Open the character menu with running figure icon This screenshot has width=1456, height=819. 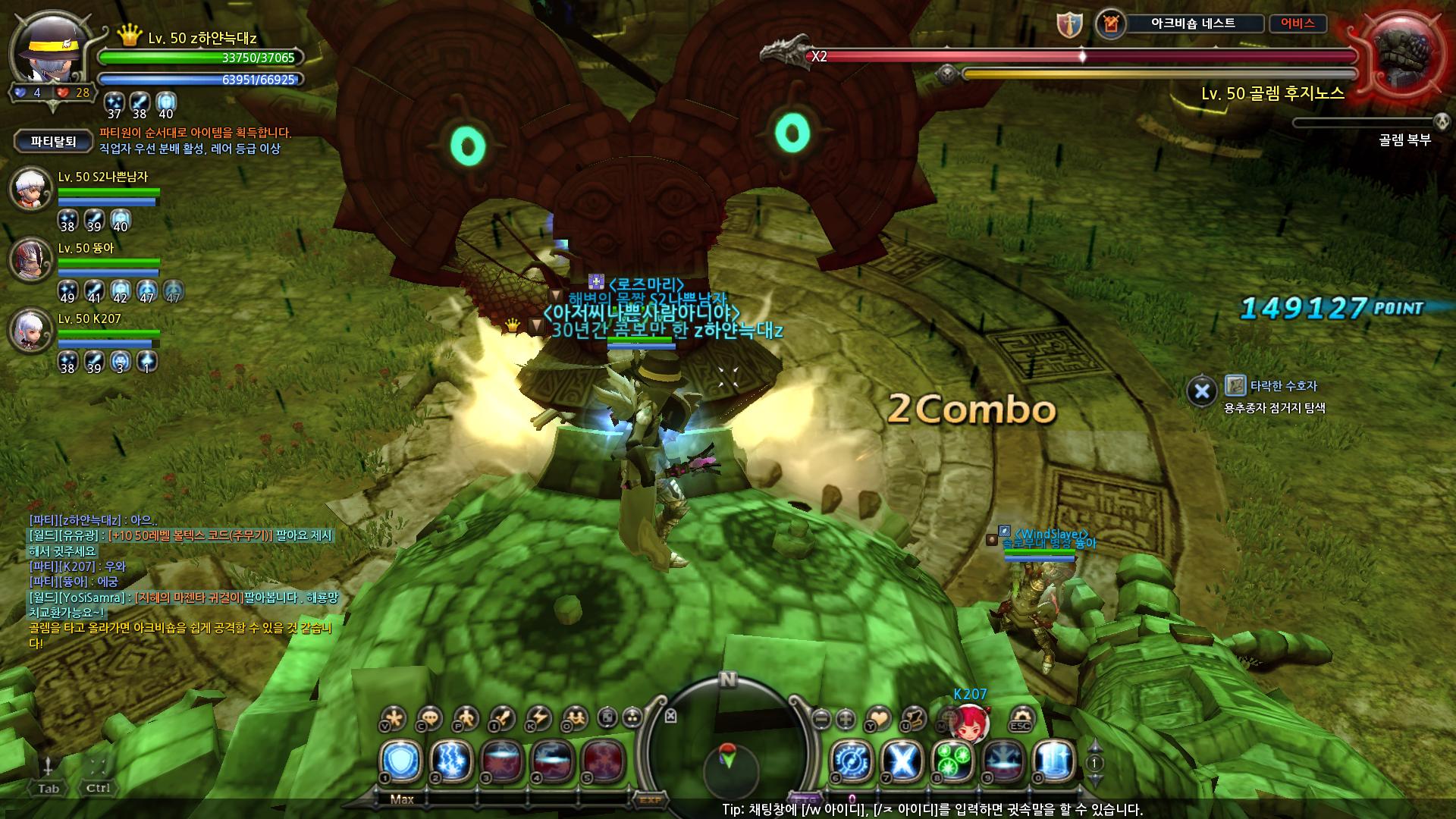[466, 717]
